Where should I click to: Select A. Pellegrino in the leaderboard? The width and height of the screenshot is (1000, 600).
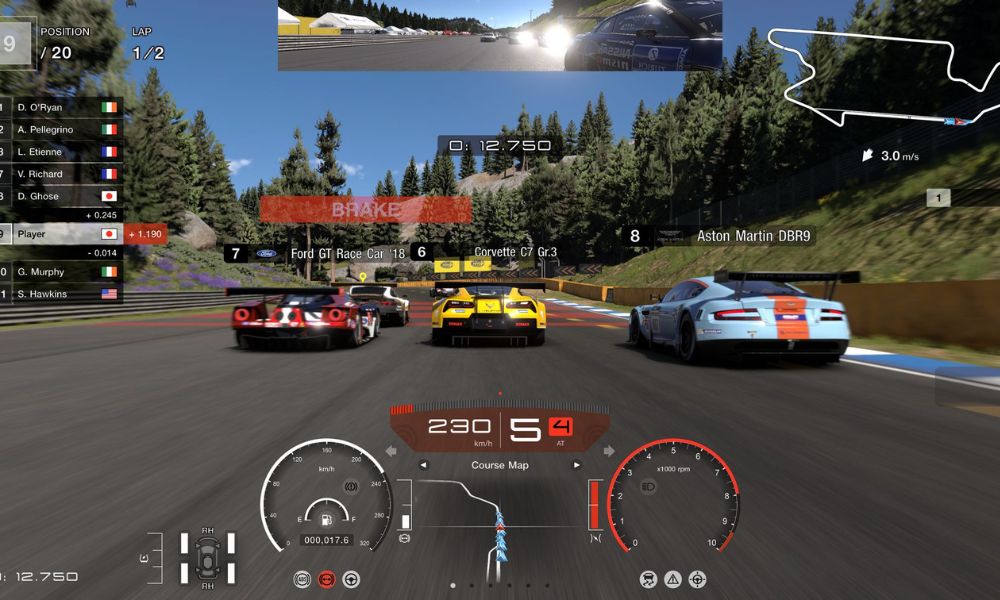coord(60,130)
